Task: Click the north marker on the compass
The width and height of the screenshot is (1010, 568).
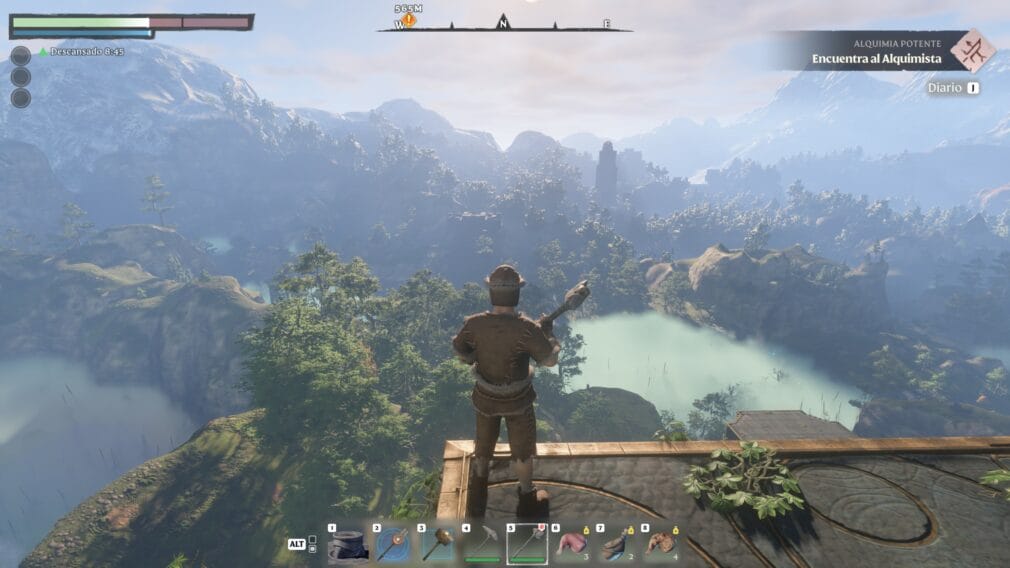Action: (503, 22)
